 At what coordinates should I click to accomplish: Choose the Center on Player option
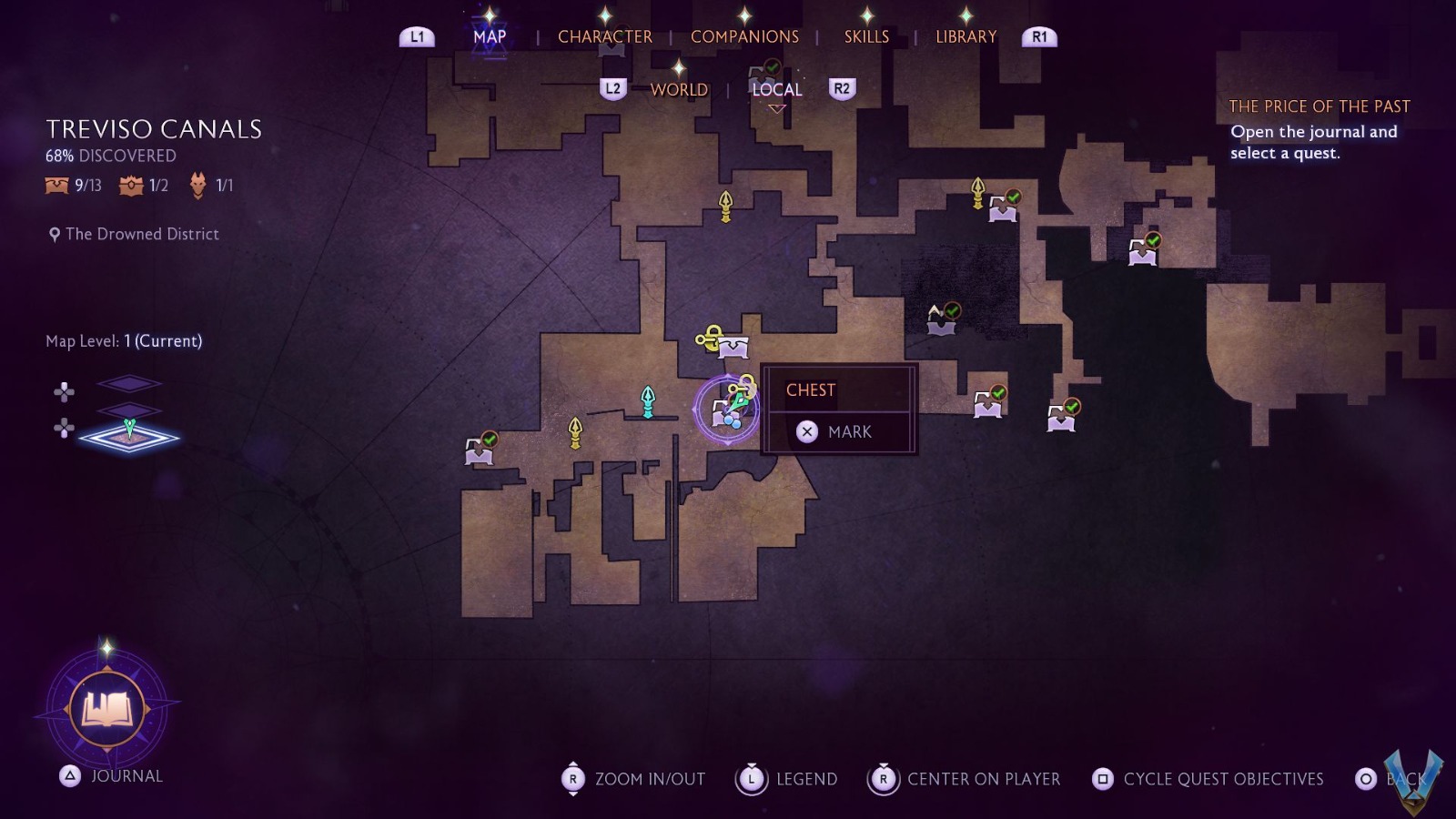click(983, 779)
